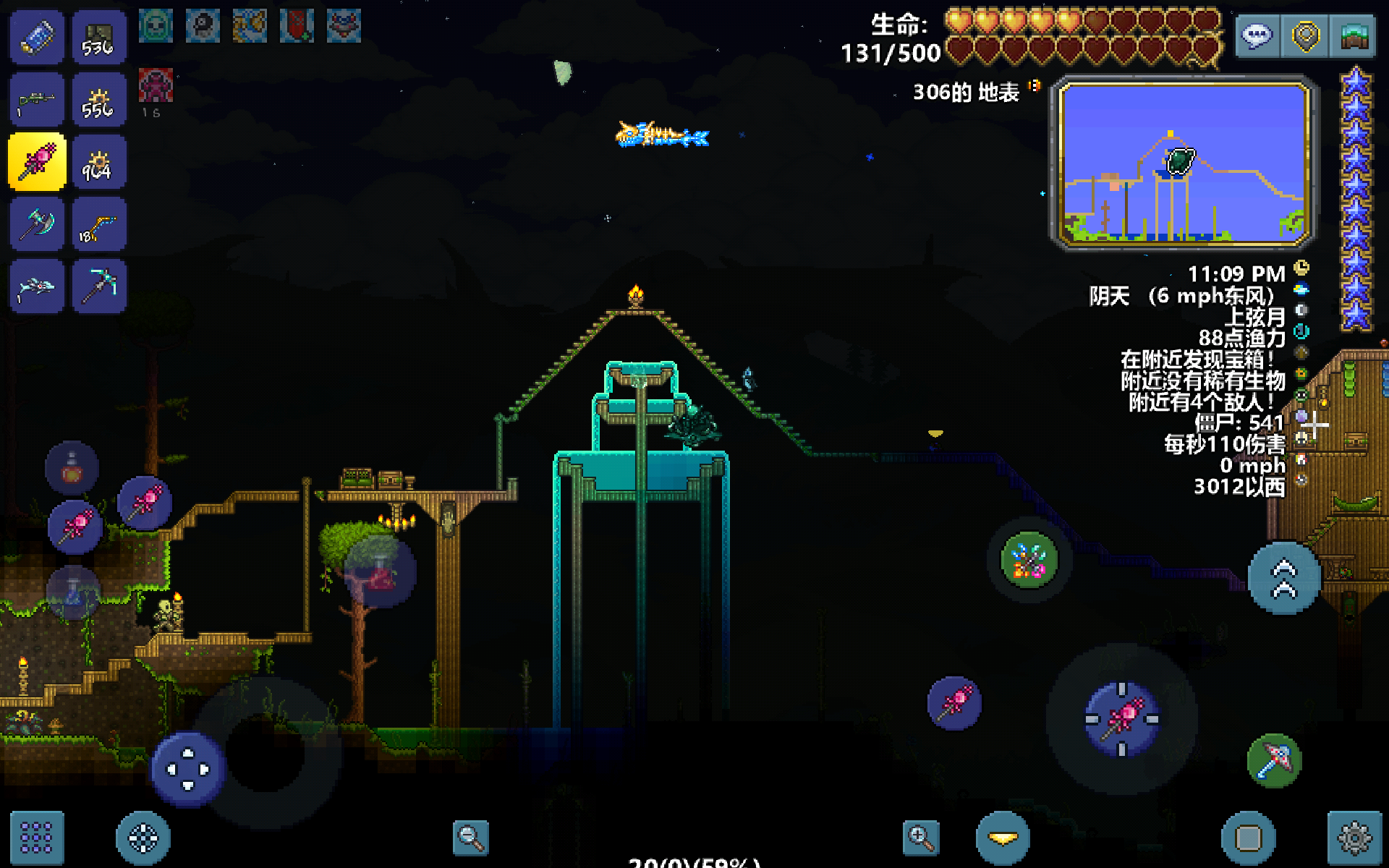Image resolution: width=1389 pixels, height=868 pixels.
Task: Open the landscape picture button at top right
Action: (1353, 36)
